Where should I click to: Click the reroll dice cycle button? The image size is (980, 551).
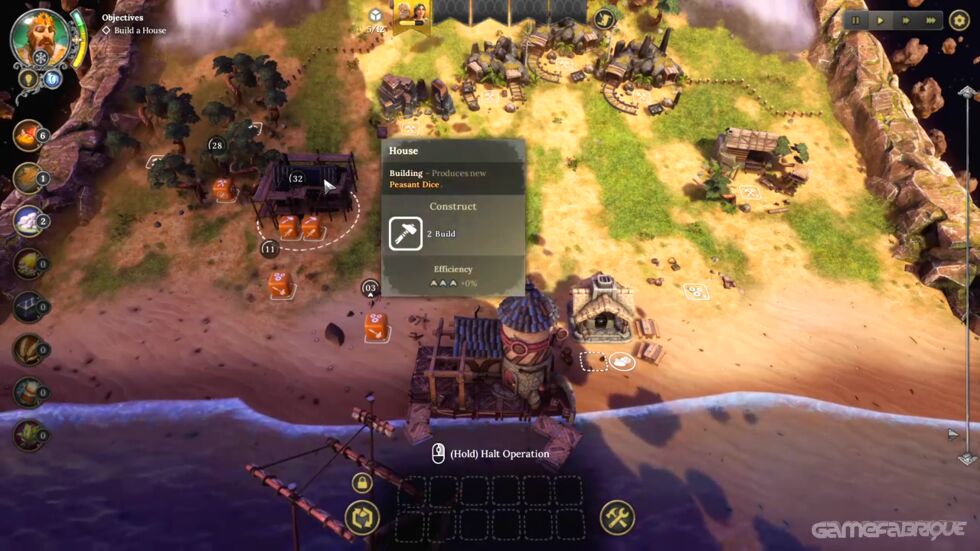[x=362, y=517]
